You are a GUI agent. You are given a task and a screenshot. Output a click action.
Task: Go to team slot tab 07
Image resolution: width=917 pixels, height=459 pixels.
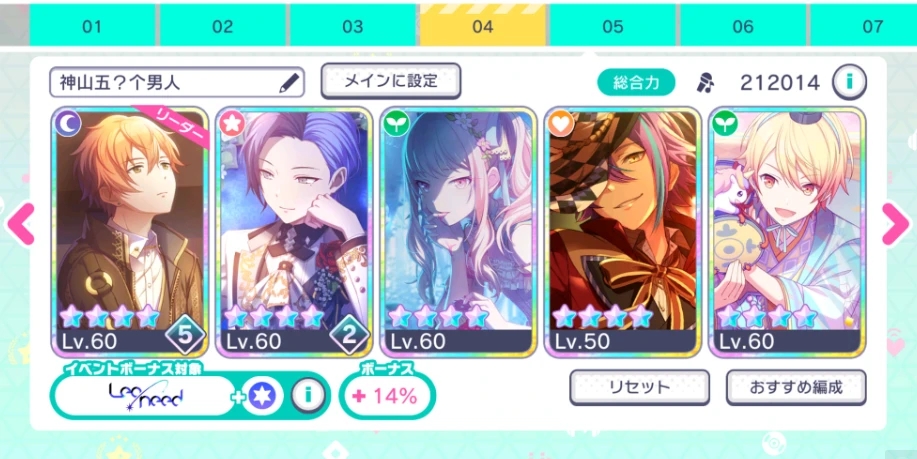point(872,26)
